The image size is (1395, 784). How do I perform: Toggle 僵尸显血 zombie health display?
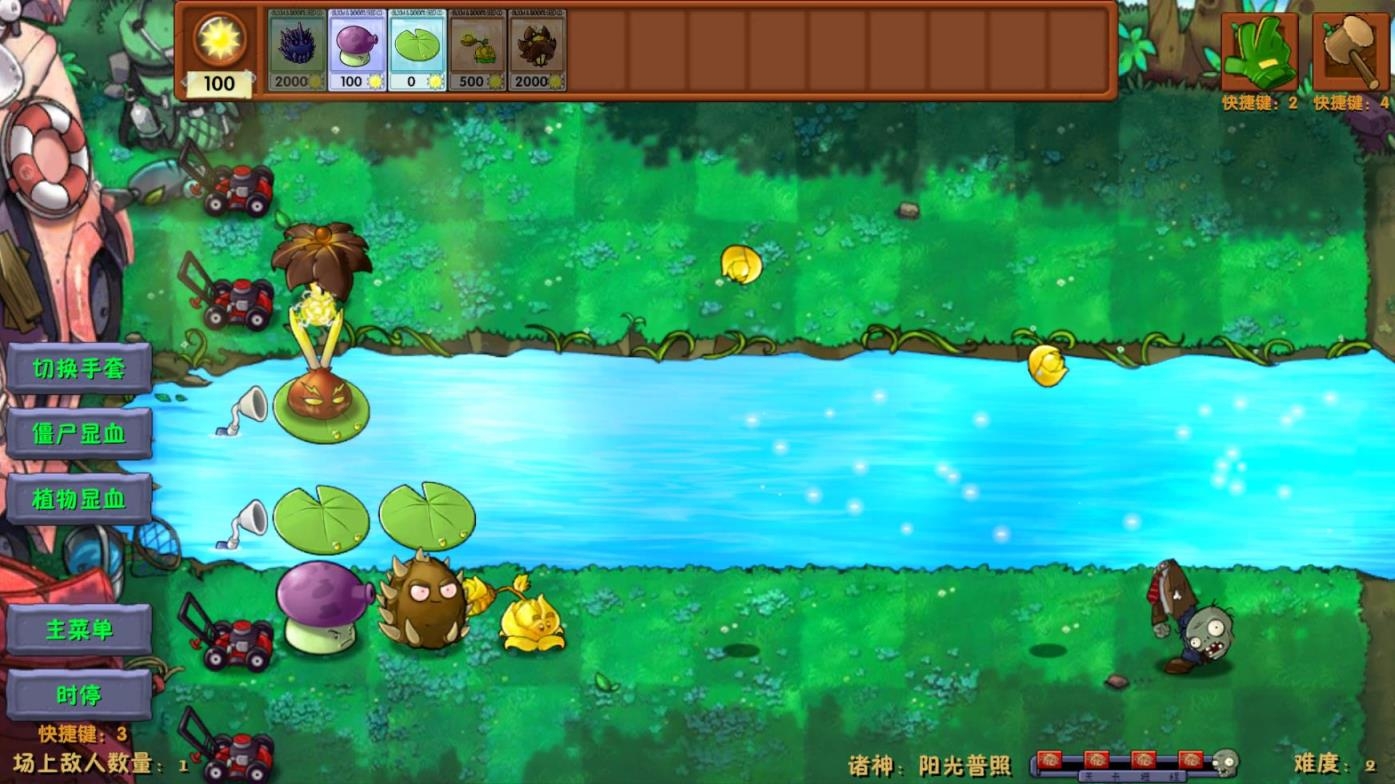[x=80, y=434]
